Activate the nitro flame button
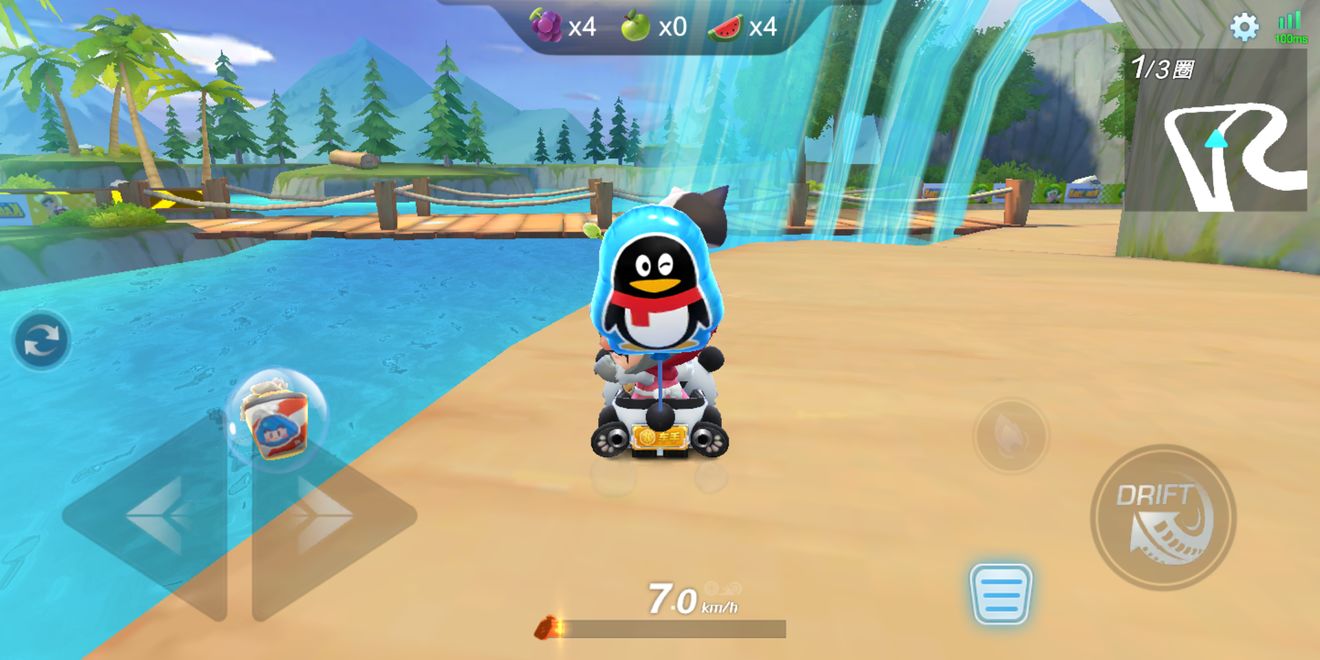The height and width of the screenshot is (660, 1320). 1011,435
